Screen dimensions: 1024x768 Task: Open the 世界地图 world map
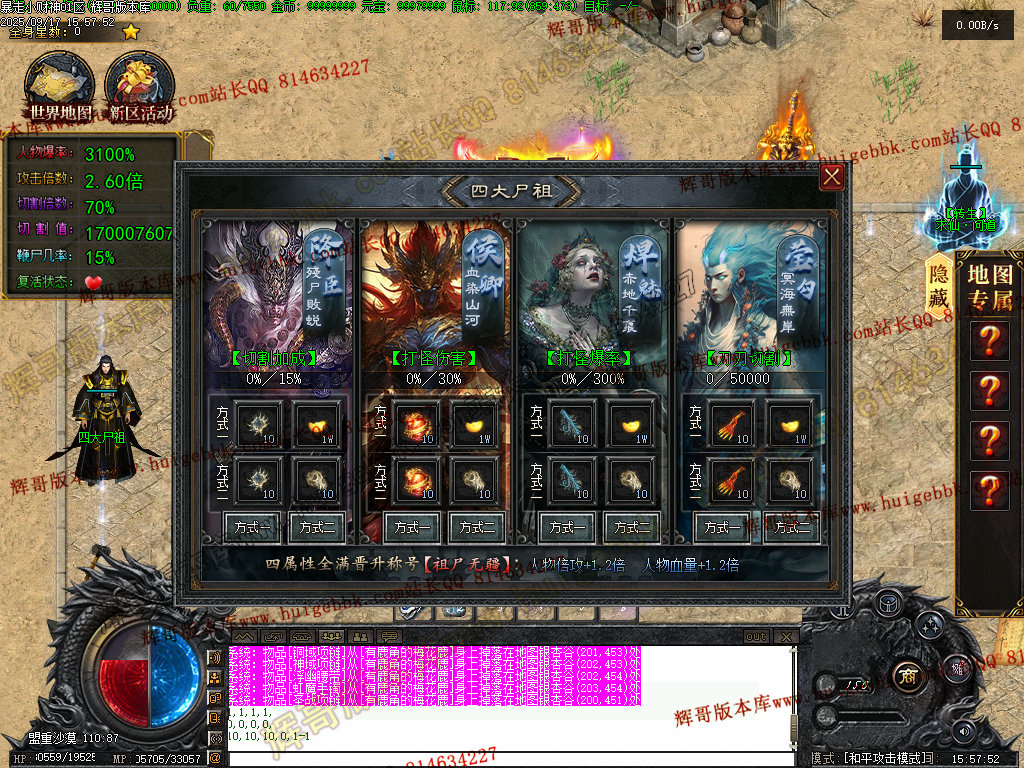60,86
